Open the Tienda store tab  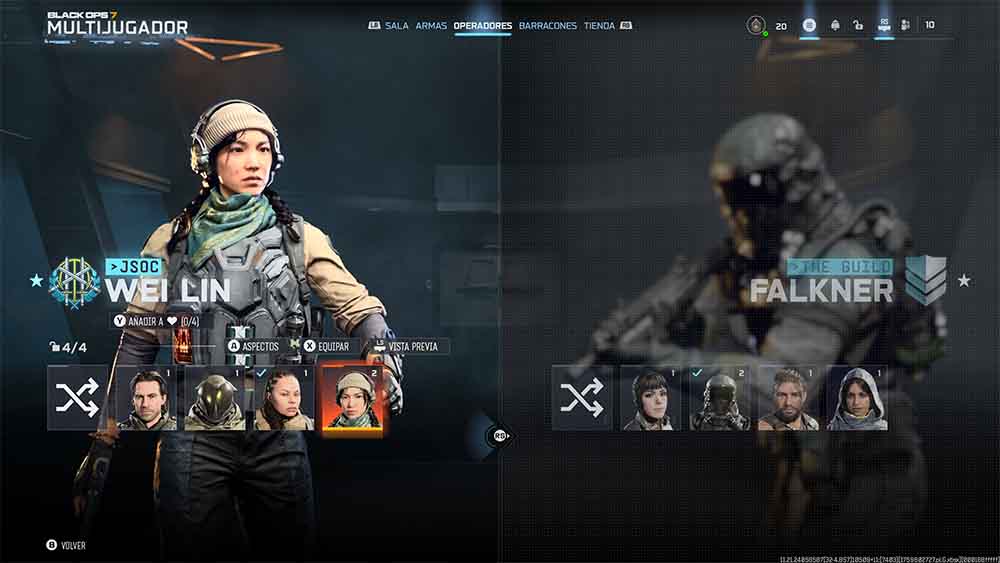(x=599, y=25)
